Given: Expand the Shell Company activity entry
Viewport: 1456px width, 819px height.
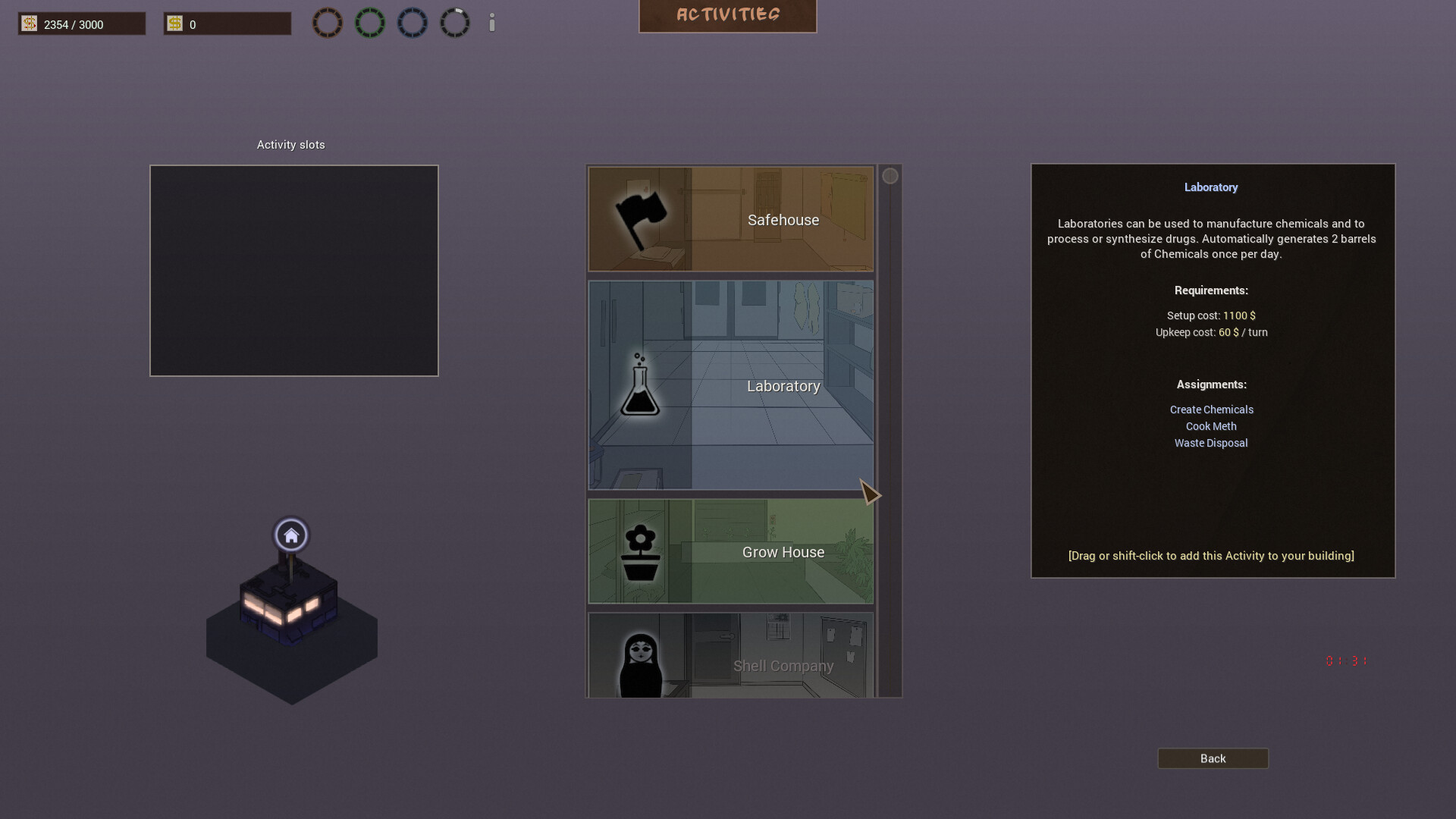Looking at the screenshot, I should point(783,666).
